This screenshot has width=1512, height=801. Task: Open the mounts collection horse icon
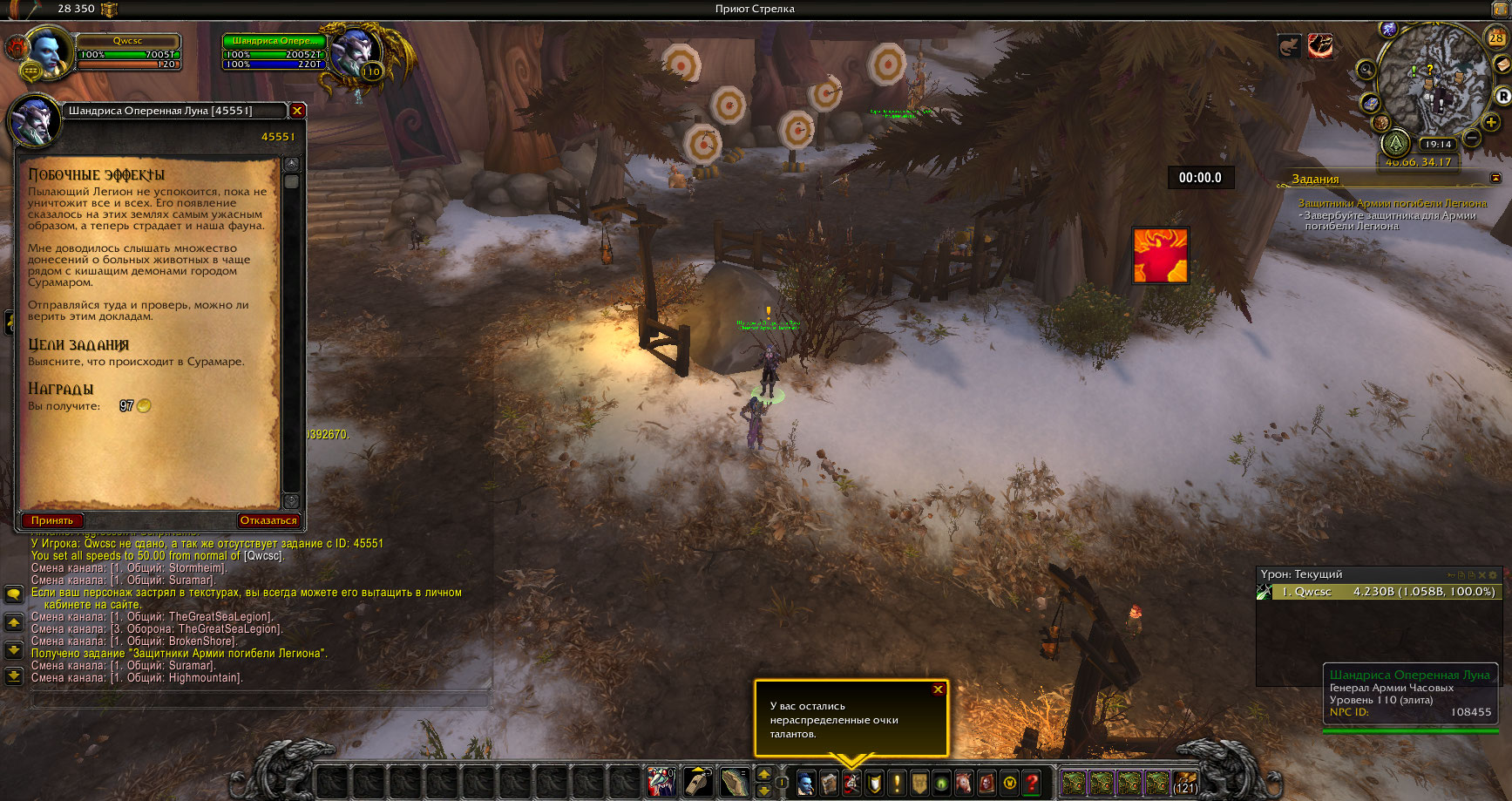(964, 783)
